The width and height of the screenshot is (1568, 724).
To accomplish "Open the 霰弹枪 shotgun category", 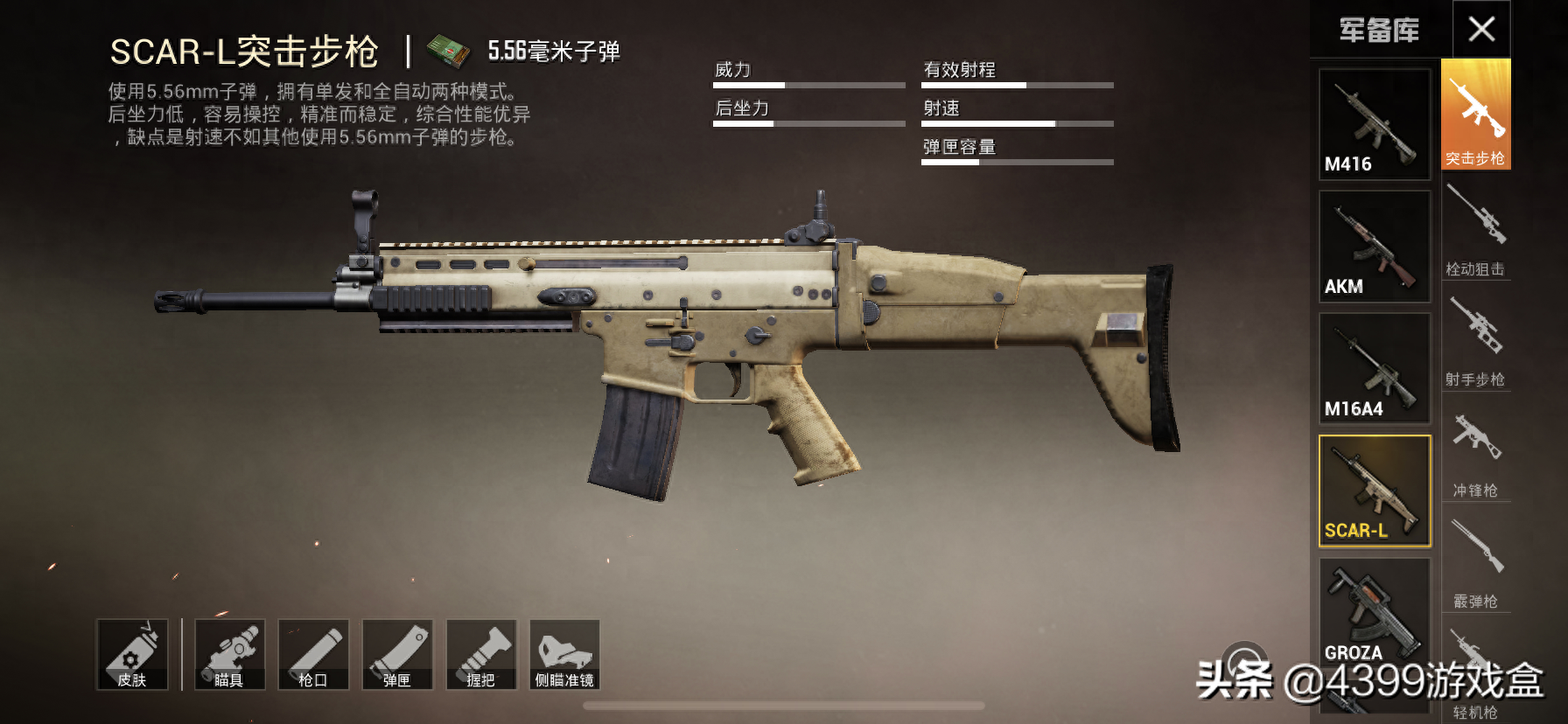I will click(x=1475, y=561).
